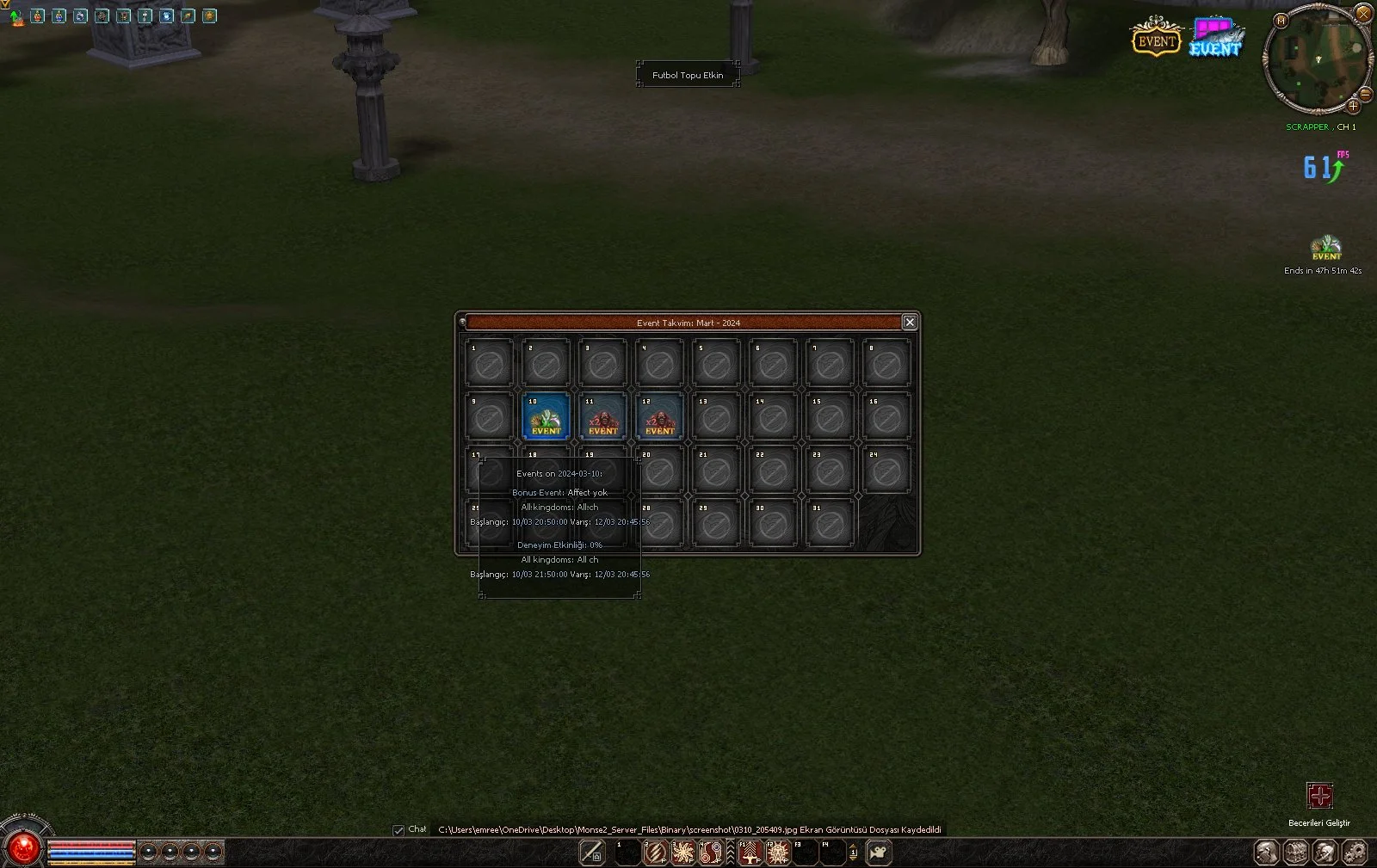Select day 12 event tile in calendar
Screen dimensions: 1377x868
tap(659, 417)
